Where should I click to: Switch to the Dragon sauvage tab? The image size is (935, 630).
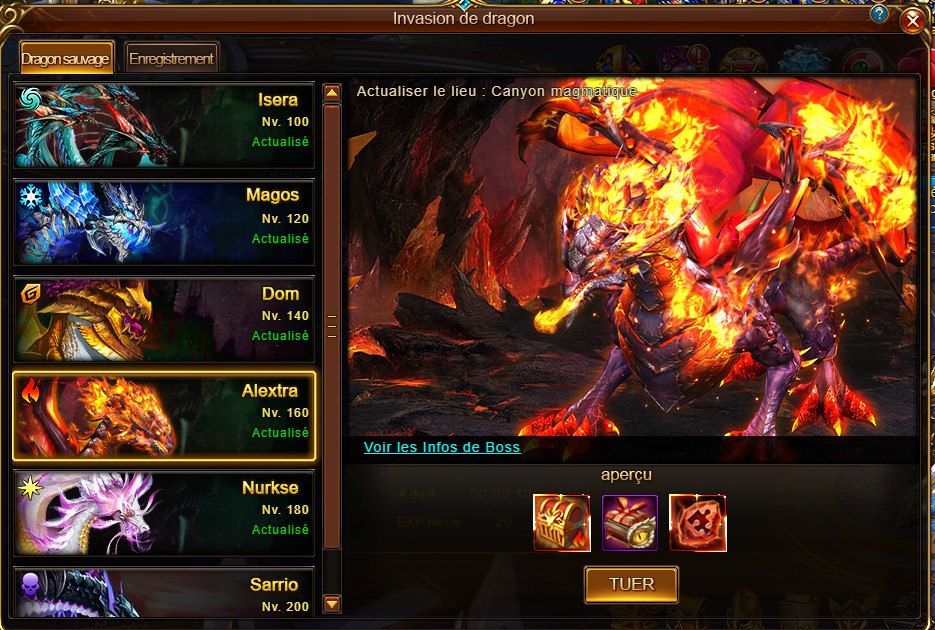click(65, 58)
